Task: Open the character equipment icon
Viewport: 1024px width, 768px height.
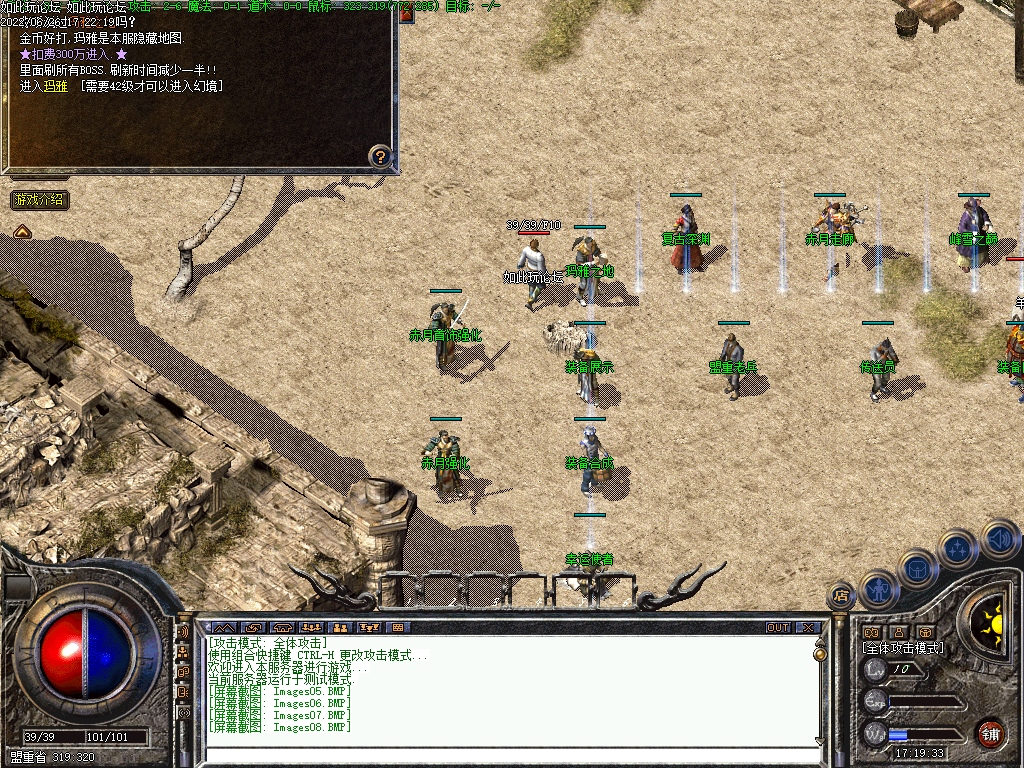Action: (x=877, y=589)
